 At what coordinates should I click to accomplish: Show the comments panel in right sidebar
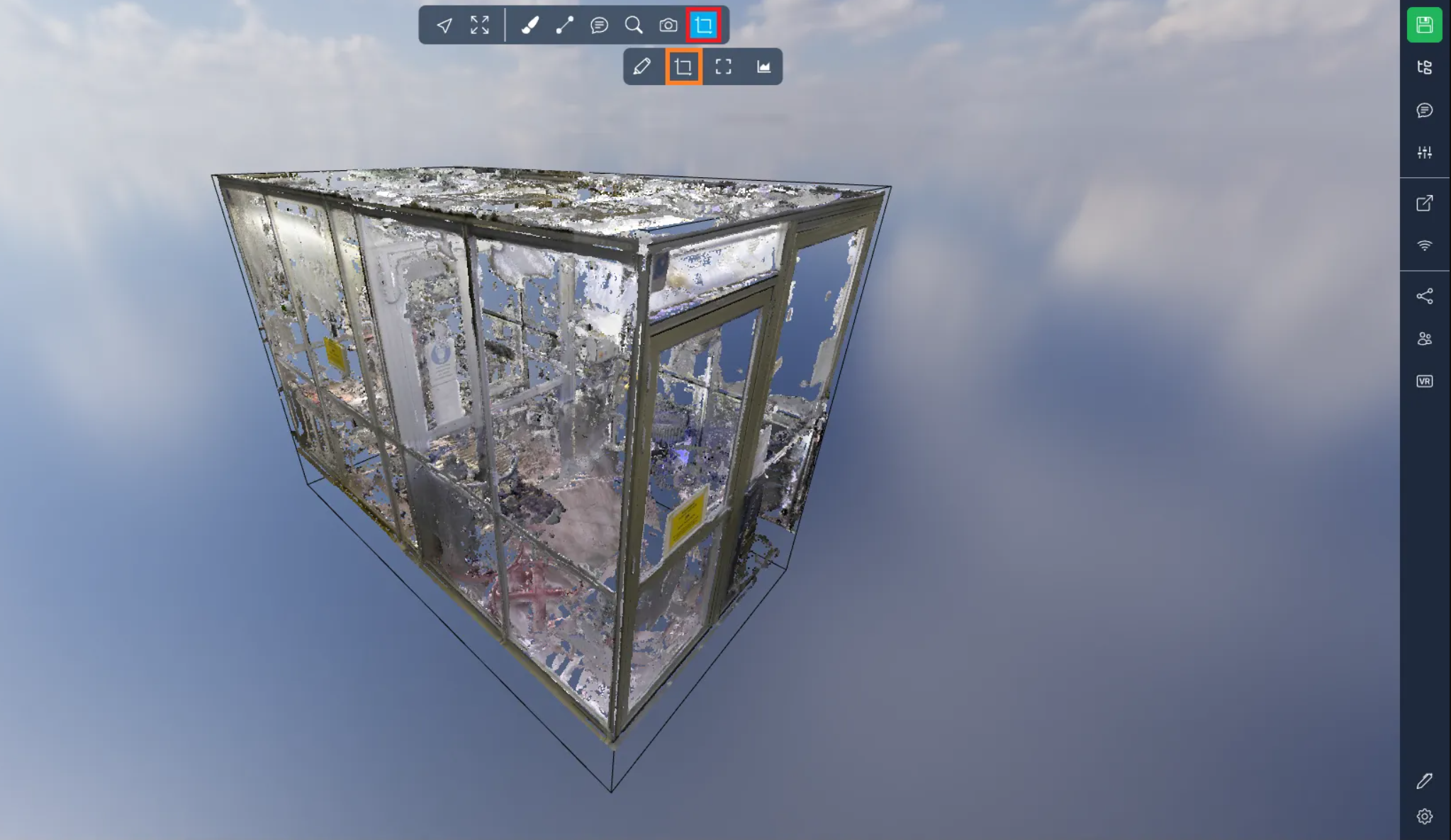(x=1424, y=110)
